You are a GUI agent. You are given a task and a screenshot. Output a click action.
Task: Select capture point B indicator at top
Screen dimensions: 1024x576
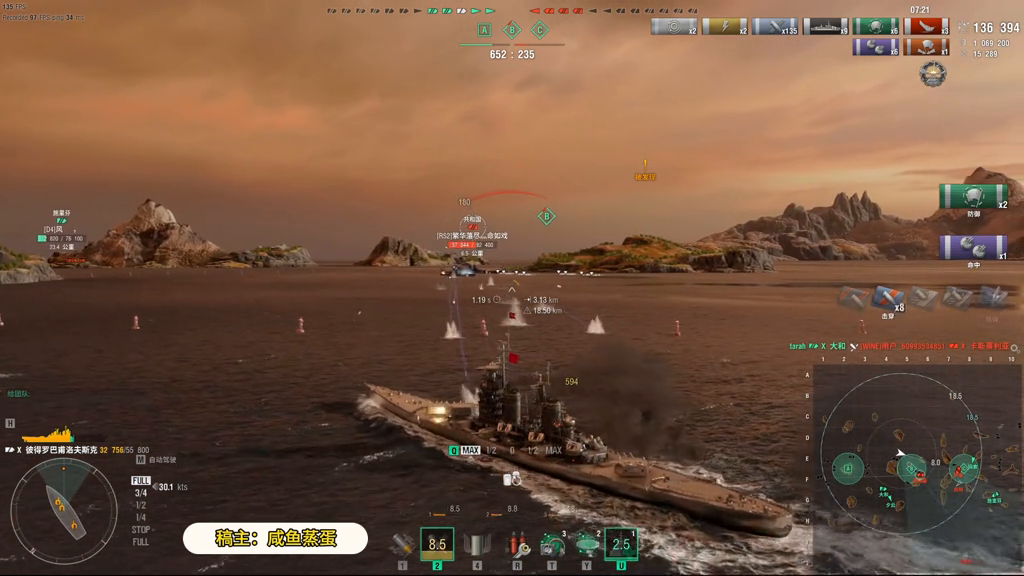512,30
